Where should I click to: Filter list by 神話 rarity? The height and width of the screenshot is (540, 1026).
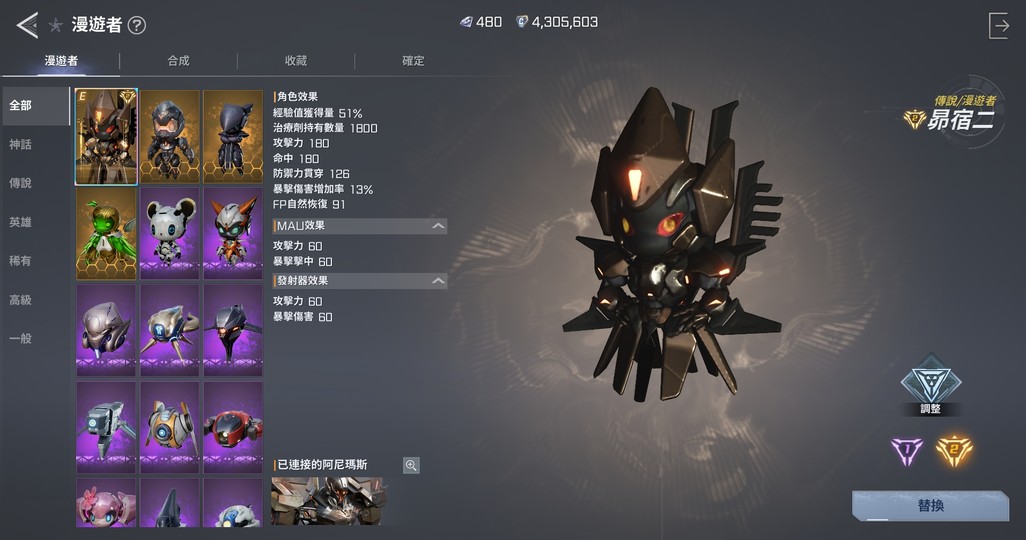click(20, 145)
